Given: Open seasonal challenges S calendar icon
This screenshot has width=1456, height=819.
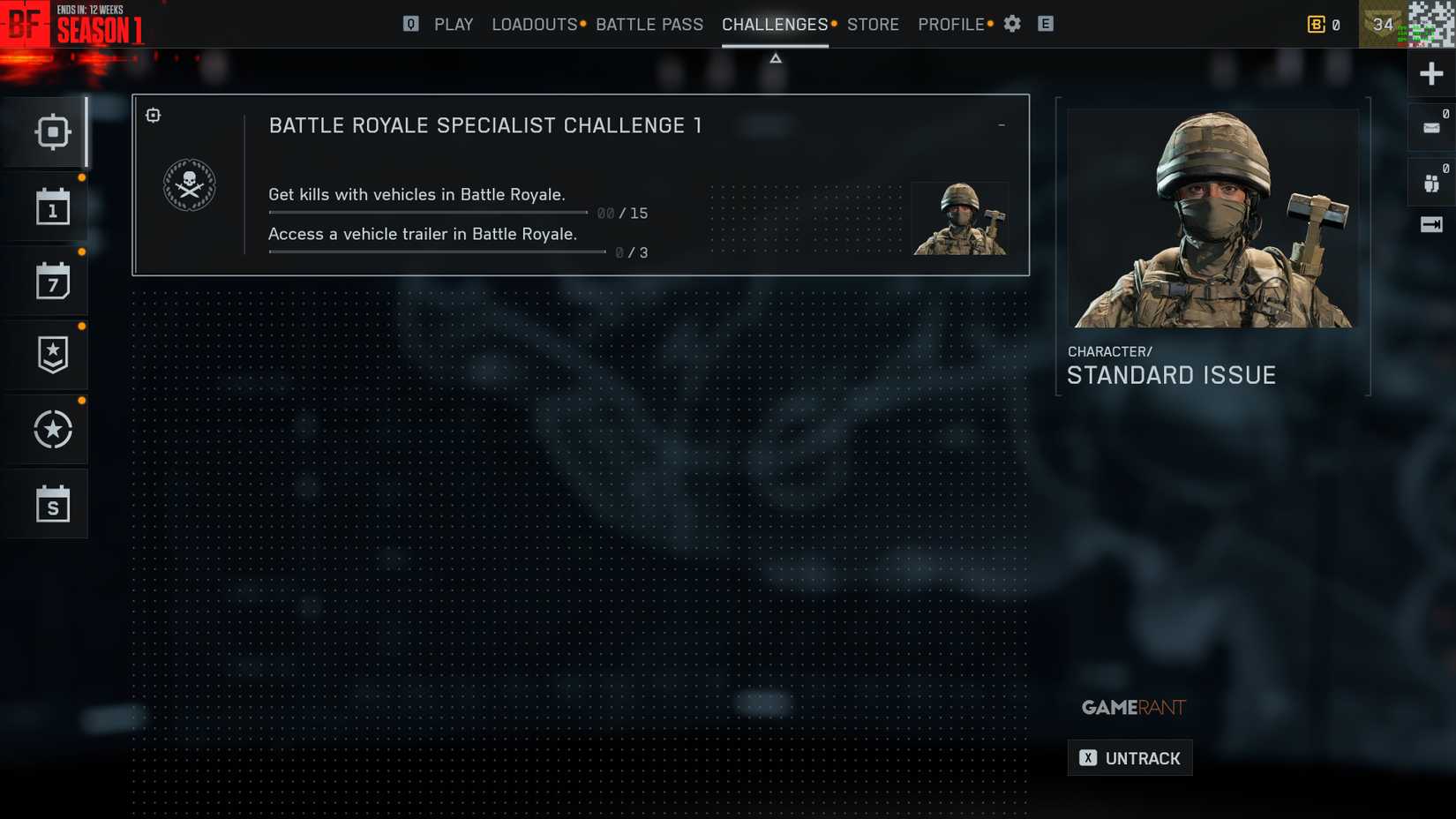Looking at the screenshot, I should (53, 503).
